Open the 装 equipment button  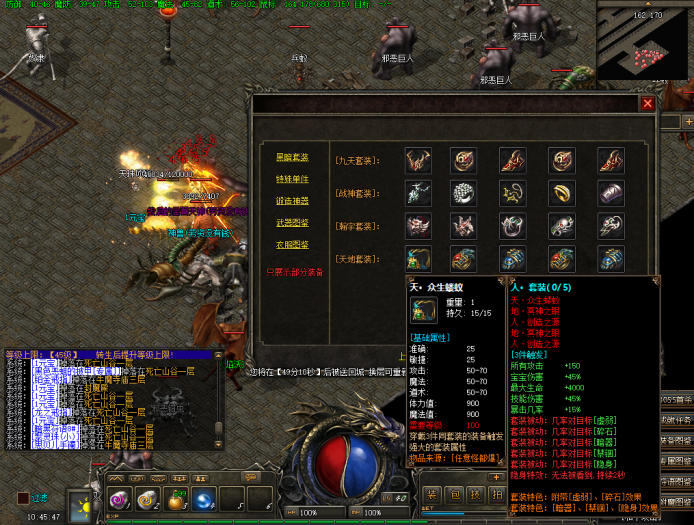click(x=430, y=495)
